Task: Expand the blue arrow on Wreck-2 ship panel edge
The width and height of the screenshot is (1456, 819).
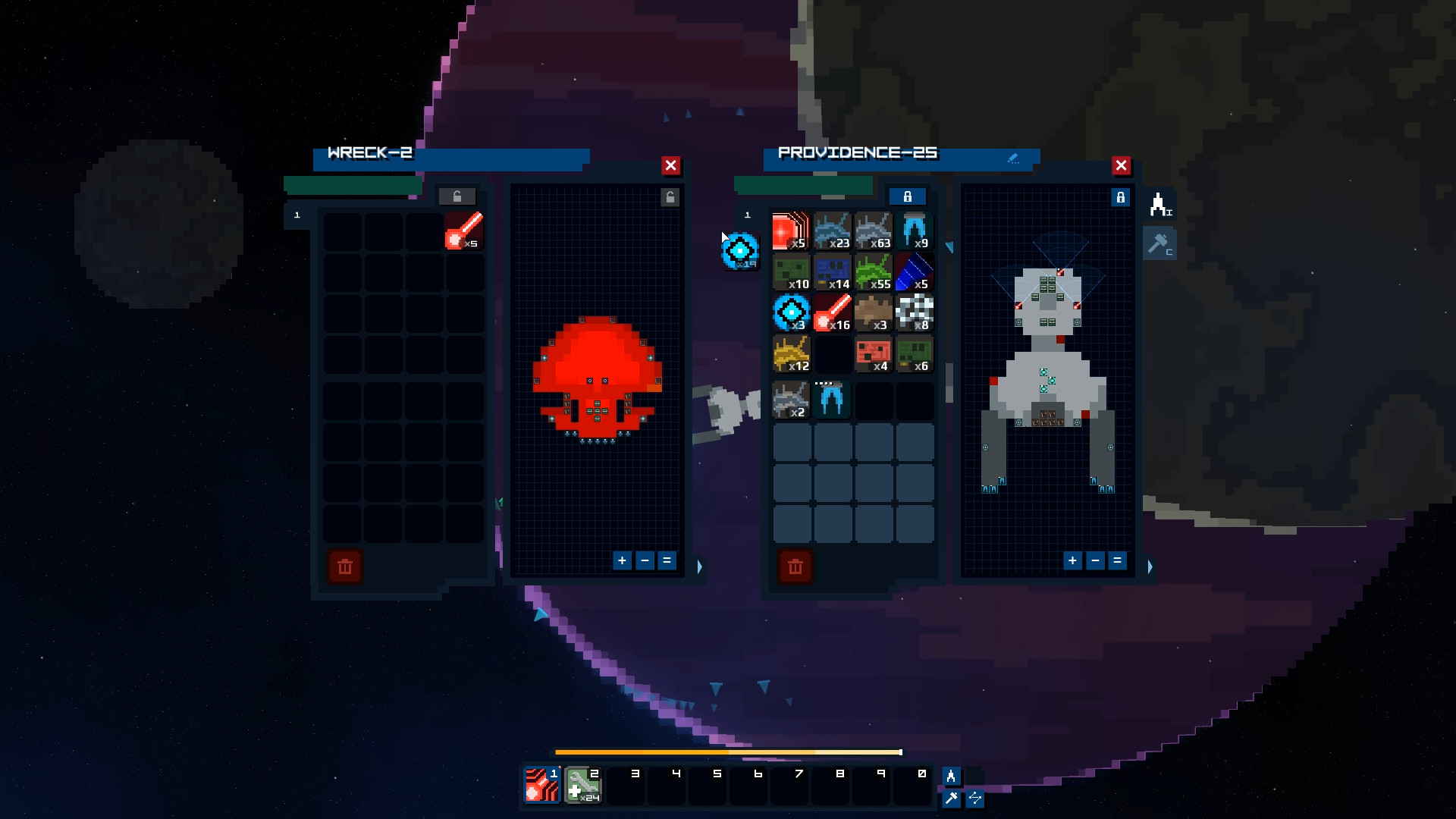Action: coord(700,566)
